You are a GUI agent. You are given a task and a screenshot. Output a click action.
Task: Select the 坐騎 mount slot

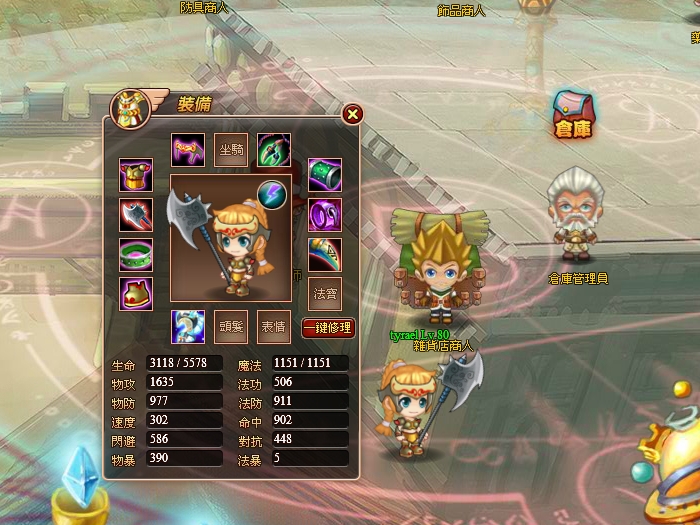(231, 150)
